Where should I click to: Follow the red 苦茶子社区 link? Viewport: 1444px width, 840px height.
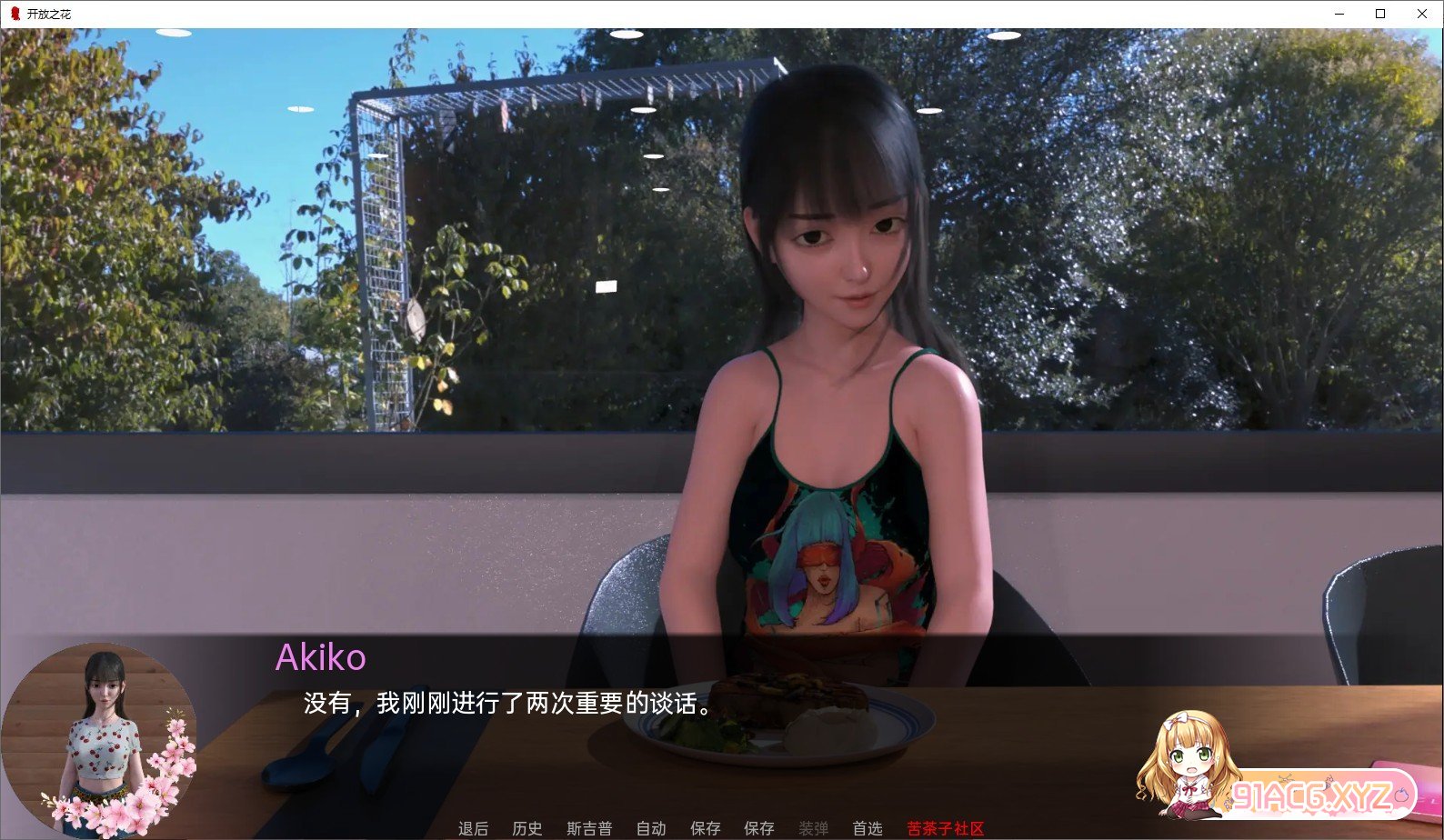pos(945,828)
